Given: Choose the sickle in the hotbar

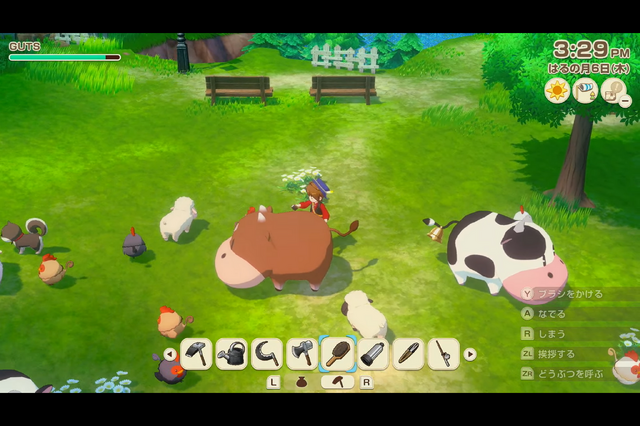Looking at the screenshot, I should 267,354.
